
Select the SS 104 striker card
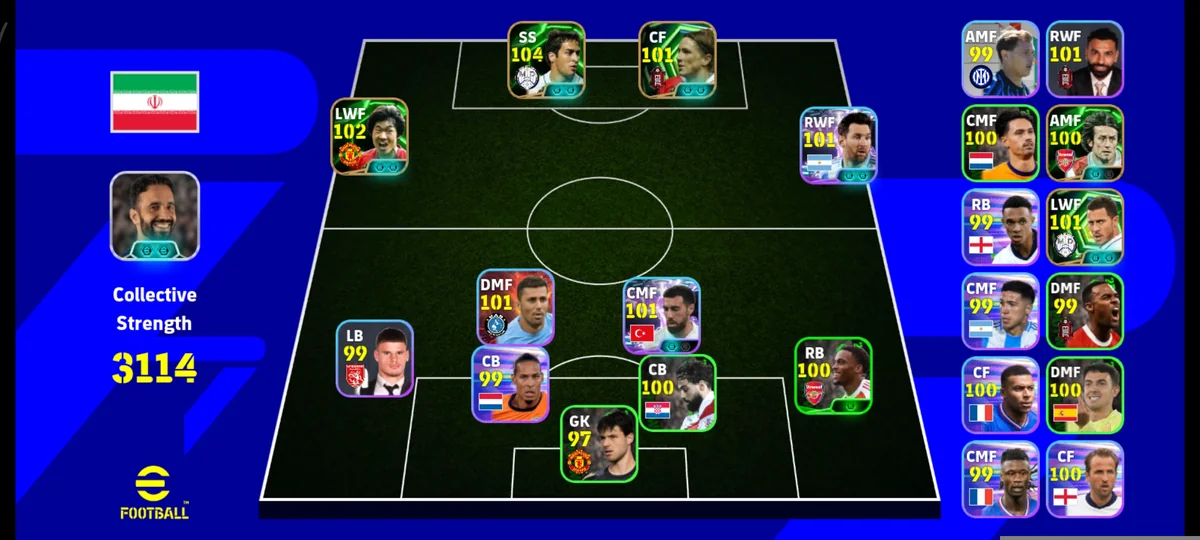pyautogui.click(x=546, y=60)
